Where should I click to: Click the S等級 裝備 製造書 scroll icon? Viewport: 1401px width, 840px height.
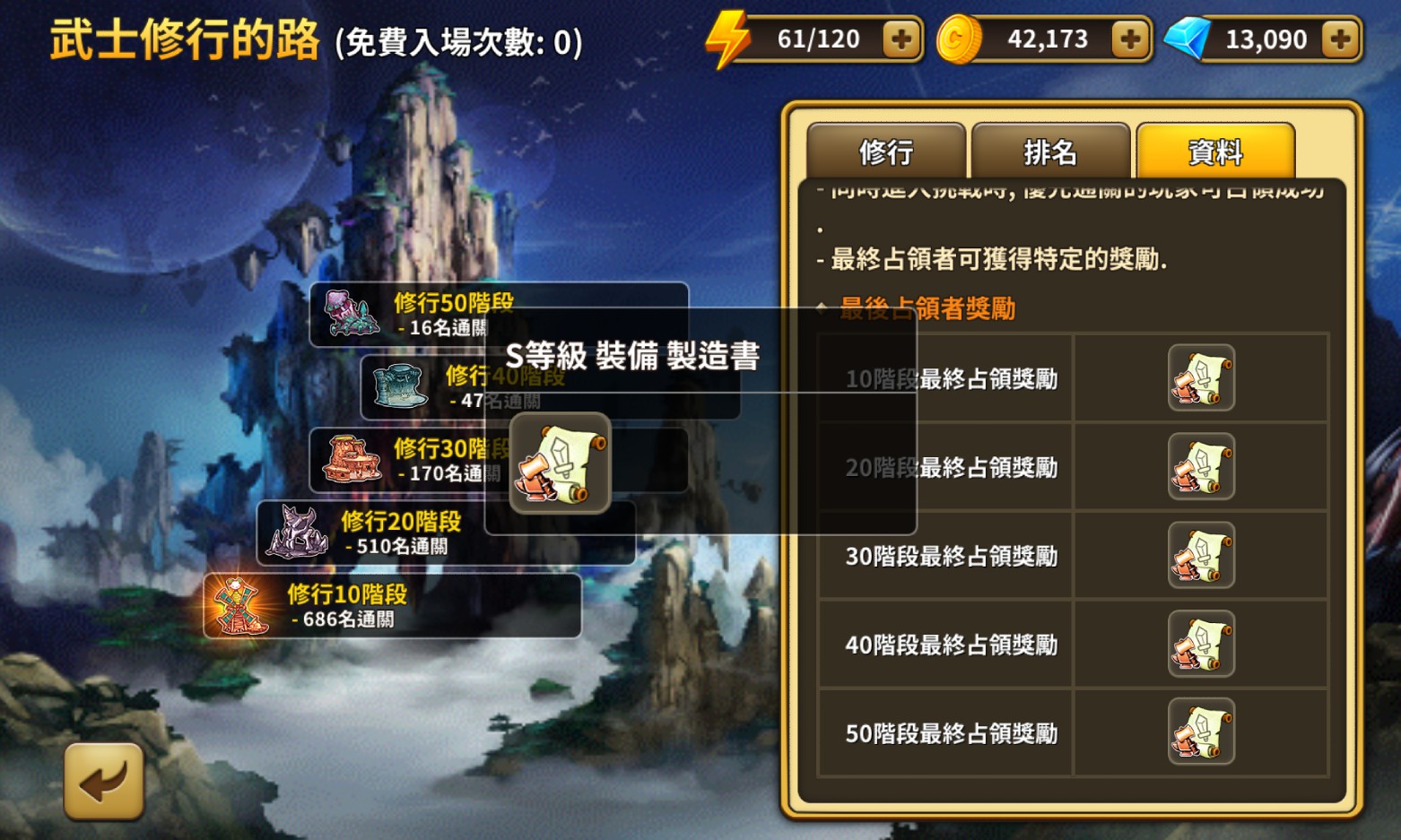(x=559, y=464)
